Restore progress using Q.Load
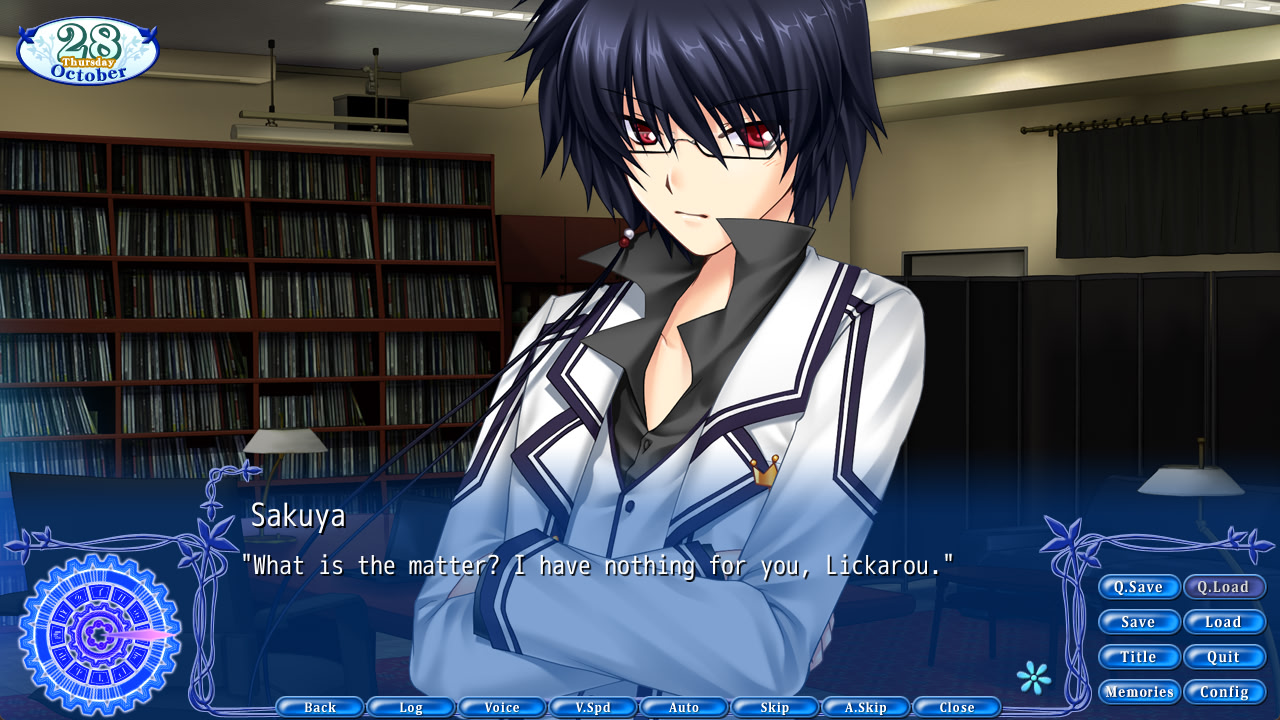 point(1224,587)
